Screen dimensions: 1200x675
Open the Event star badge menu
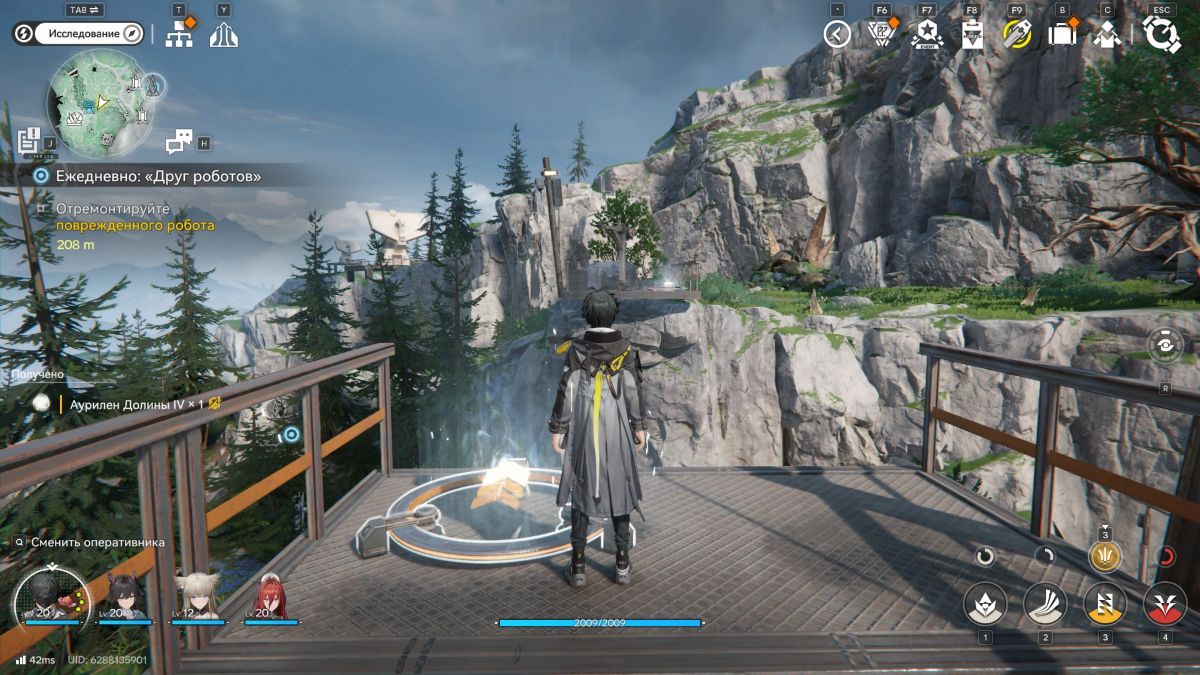tap(926, 34)
